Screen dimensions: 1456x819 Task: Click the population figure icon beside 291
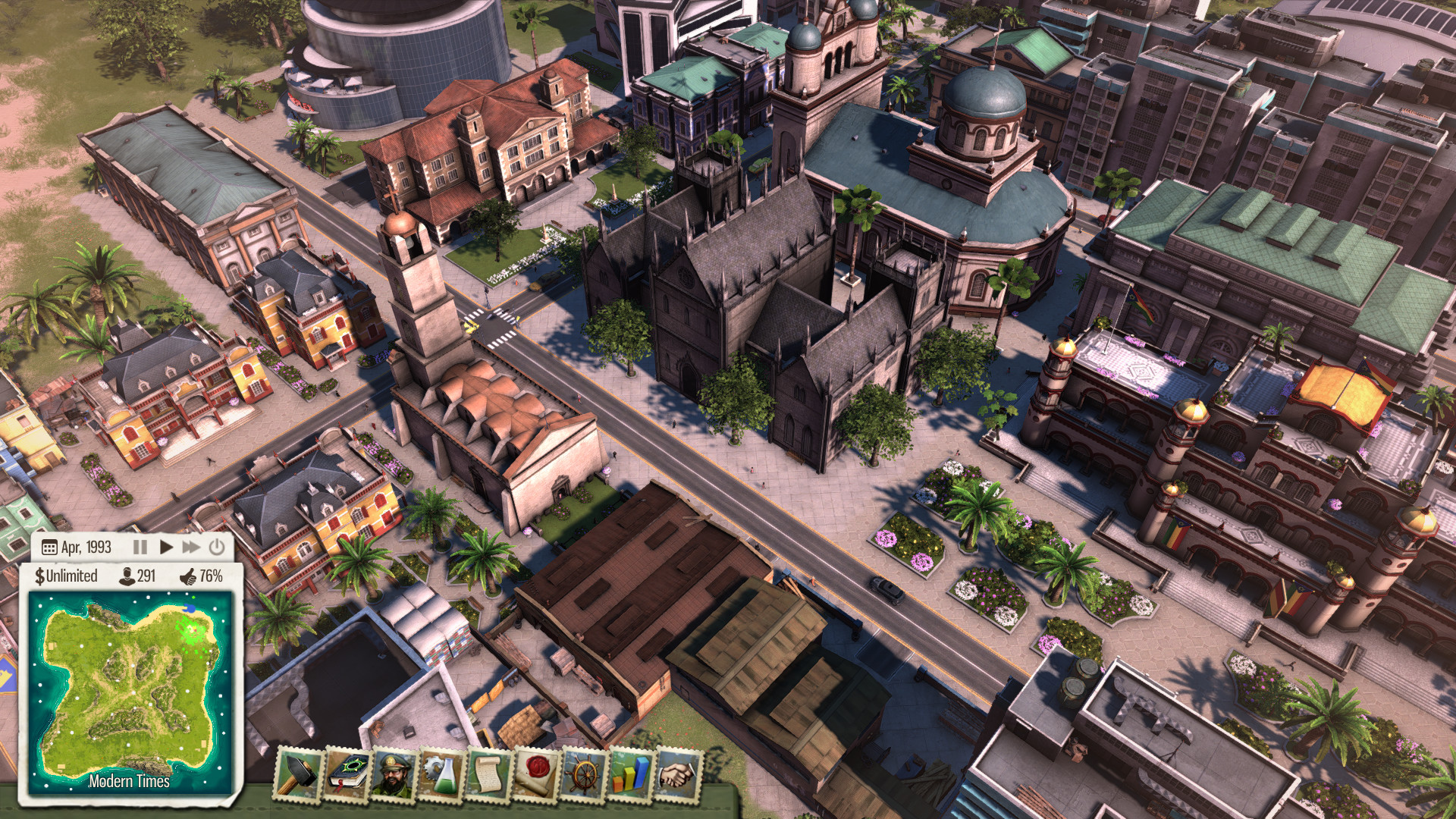point(128,578)
